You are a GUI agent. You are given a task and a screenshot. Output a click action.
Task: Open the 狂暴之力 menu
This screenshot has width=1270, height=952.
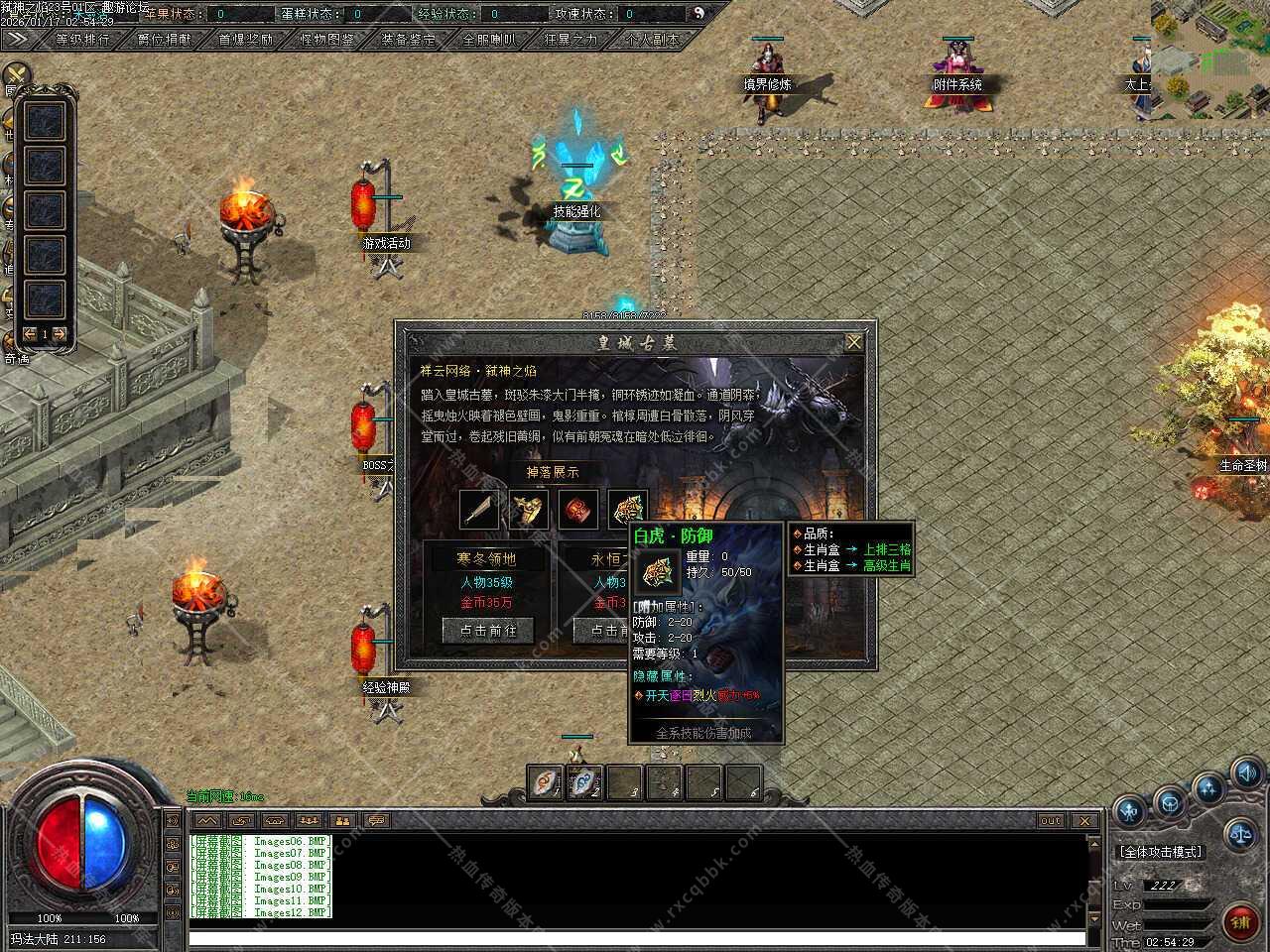tap(571, 40)
